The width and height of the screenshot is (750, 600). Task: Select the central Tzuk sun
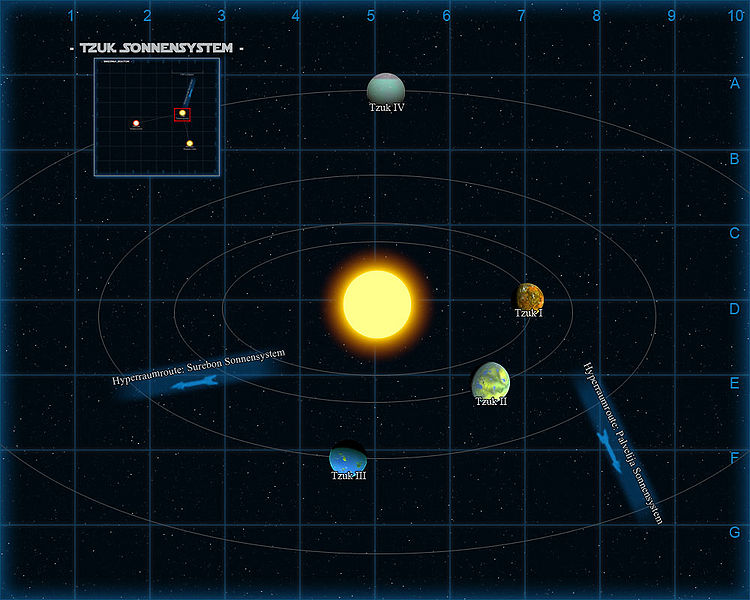pyautogui.click(x=377, y=304)
